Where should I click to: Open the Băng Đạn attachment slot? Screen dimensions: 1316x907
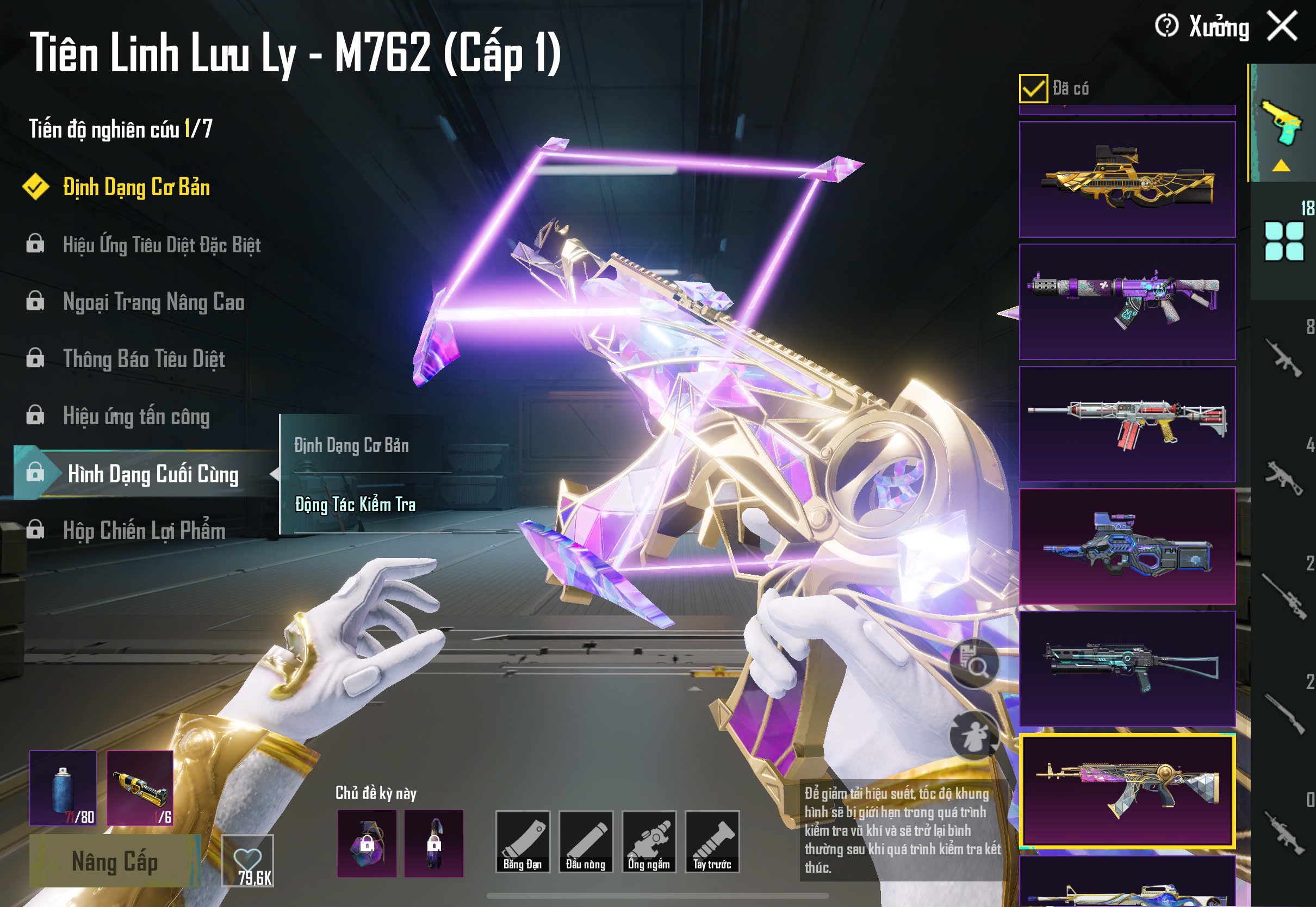click(522, 842)
